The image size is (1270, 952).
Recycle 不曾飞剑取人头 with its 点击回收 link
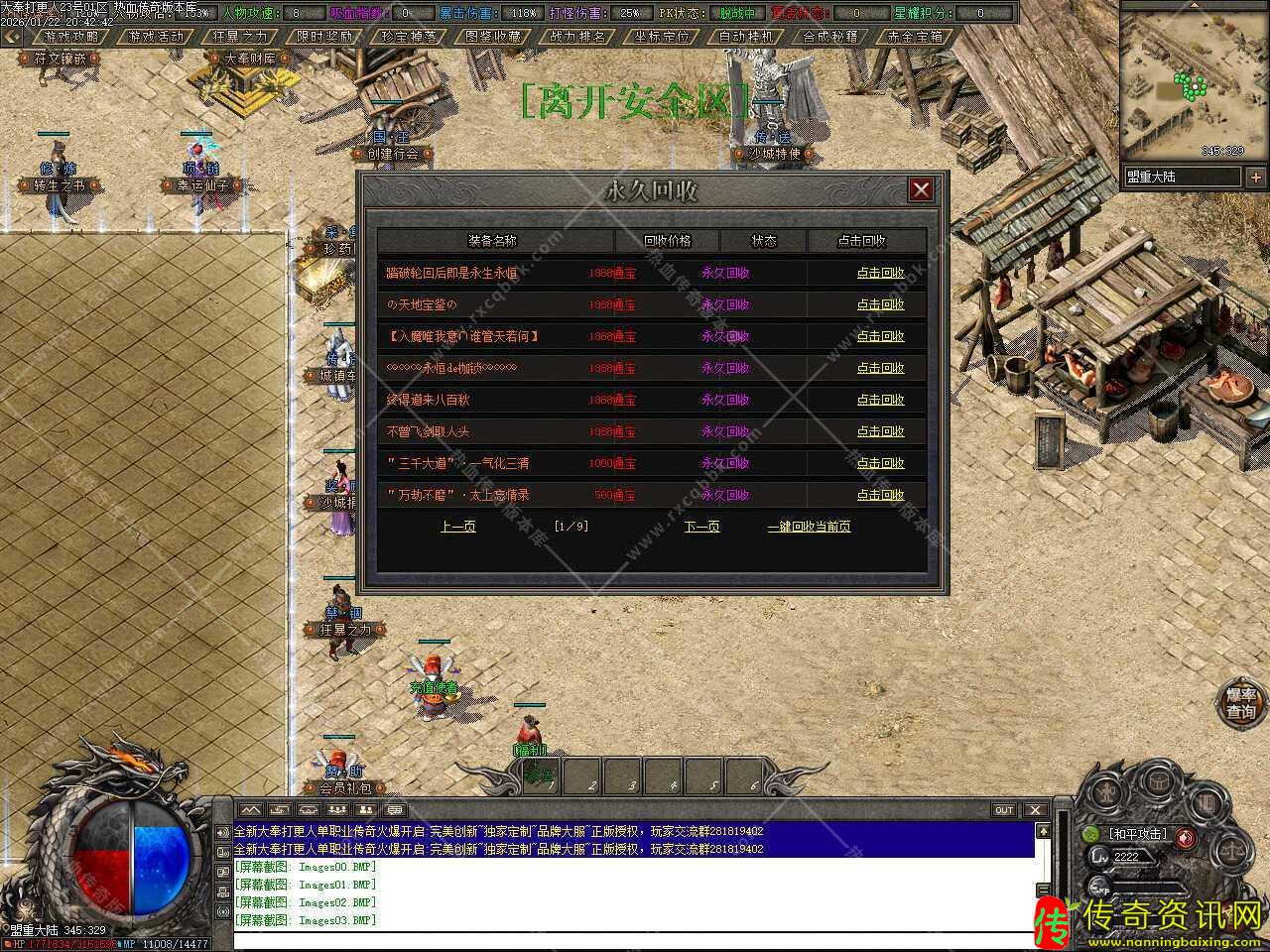pos(880,431)
